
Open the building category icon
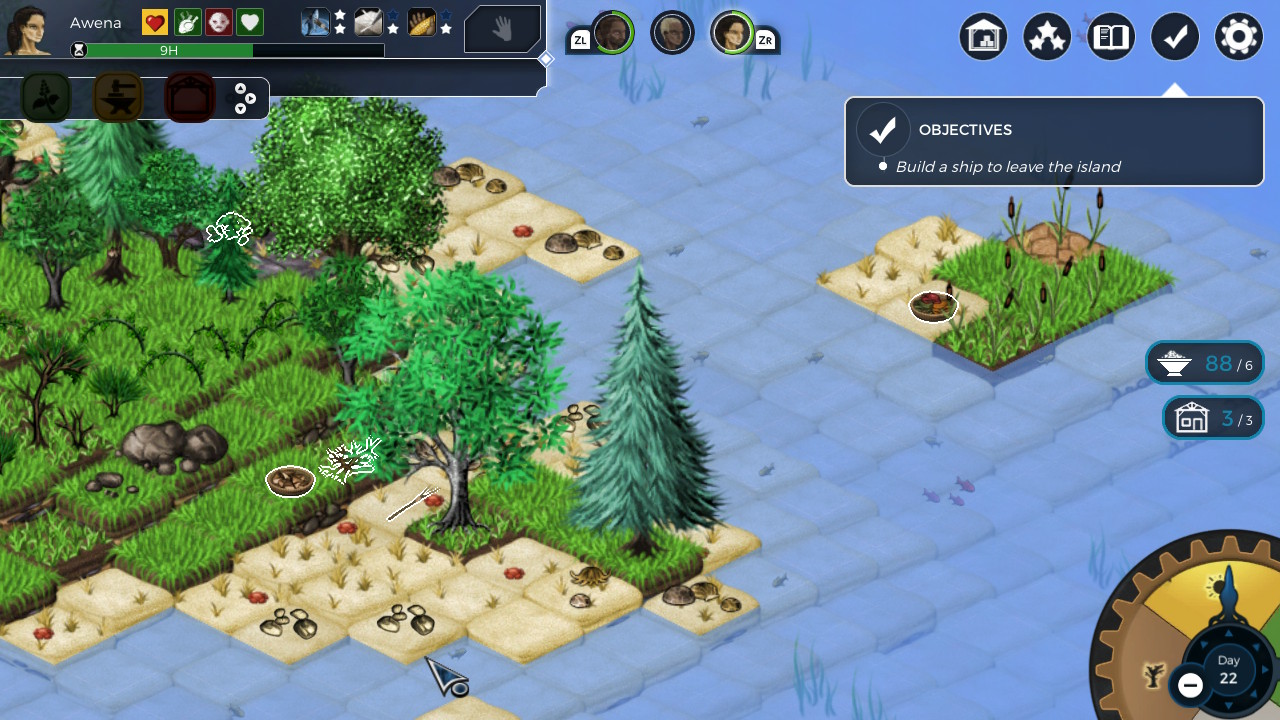[x=189, y=97]
